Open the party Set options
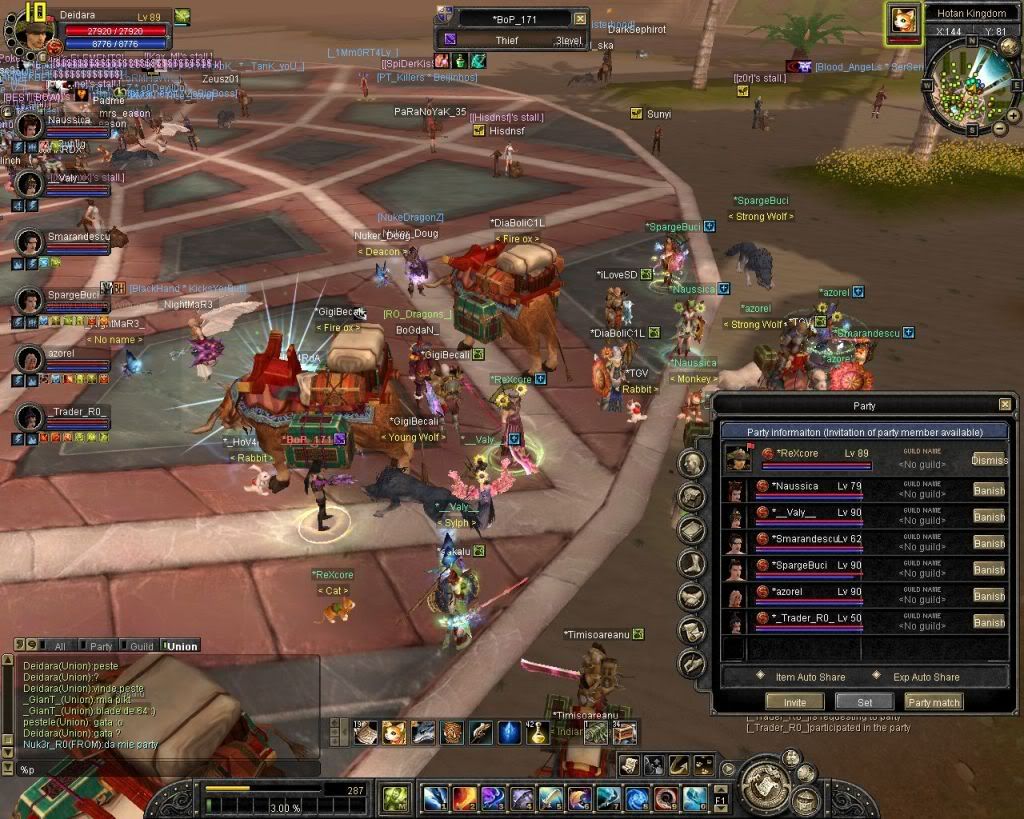Image resolution: width=1024 pixels, height=819 pixels. pos(864,702)
